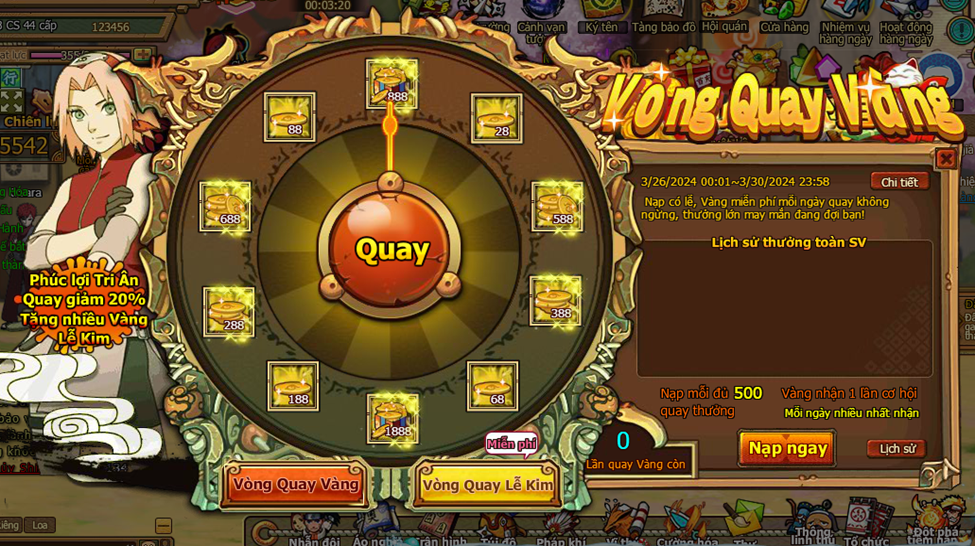Choose the 28 gold prize slot
The image size is (975, 546).
pyautogui.click(x=496, y=118)
